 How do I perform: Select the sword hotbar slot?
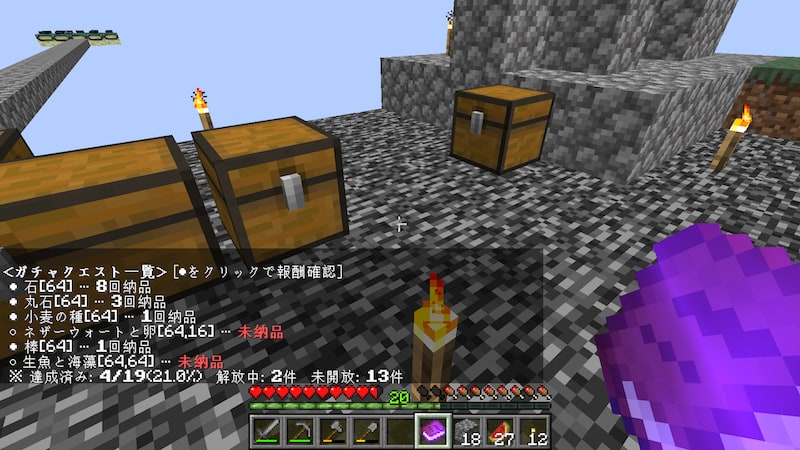[267, 431]
